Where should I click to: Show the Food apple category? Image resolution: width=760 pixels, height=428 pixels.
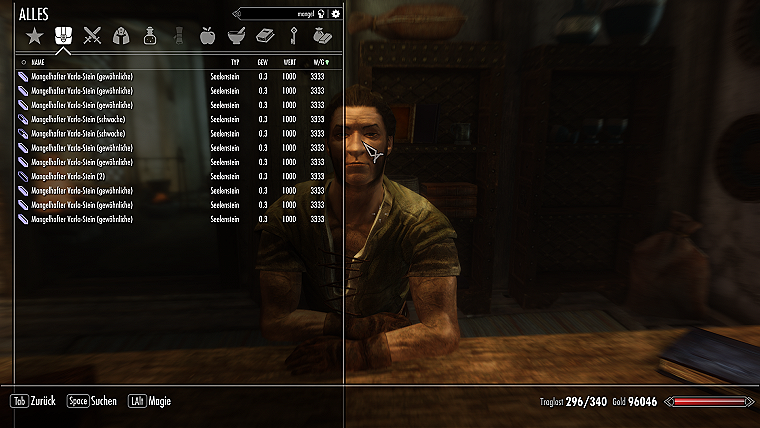point(208,37)
